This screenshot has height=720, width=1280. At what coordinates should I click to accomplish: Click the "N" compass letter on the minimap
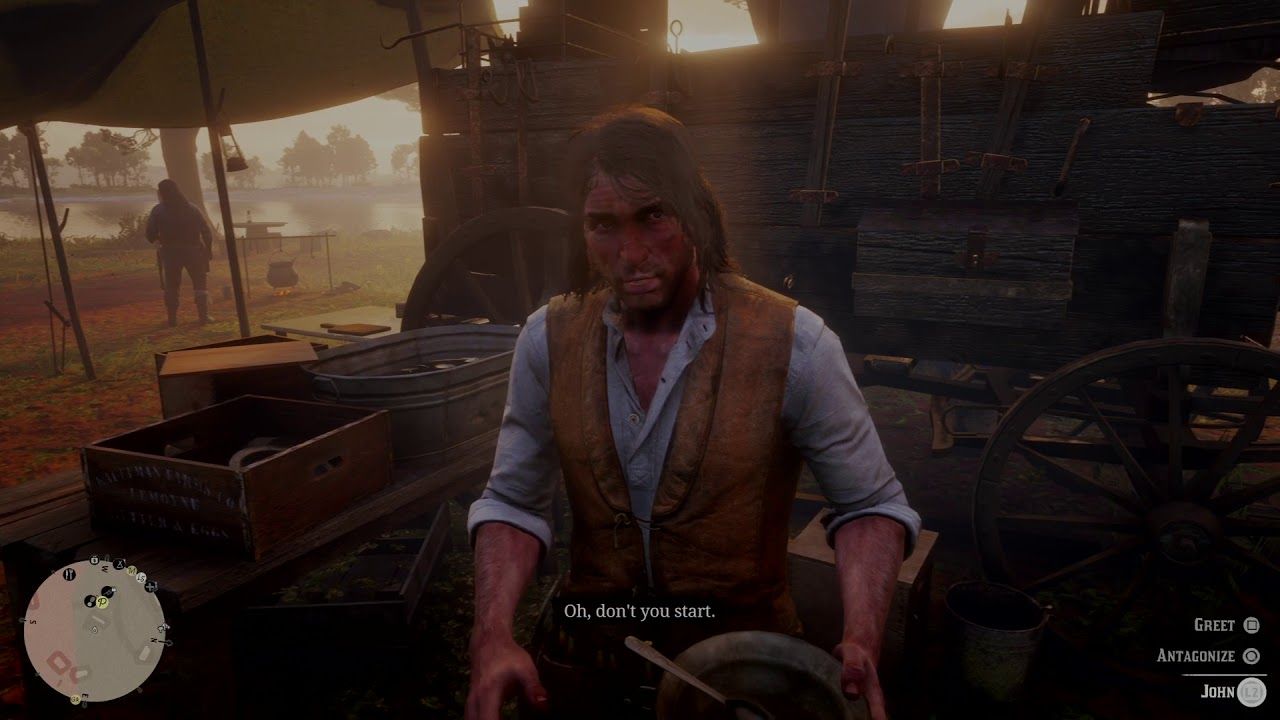154,641
